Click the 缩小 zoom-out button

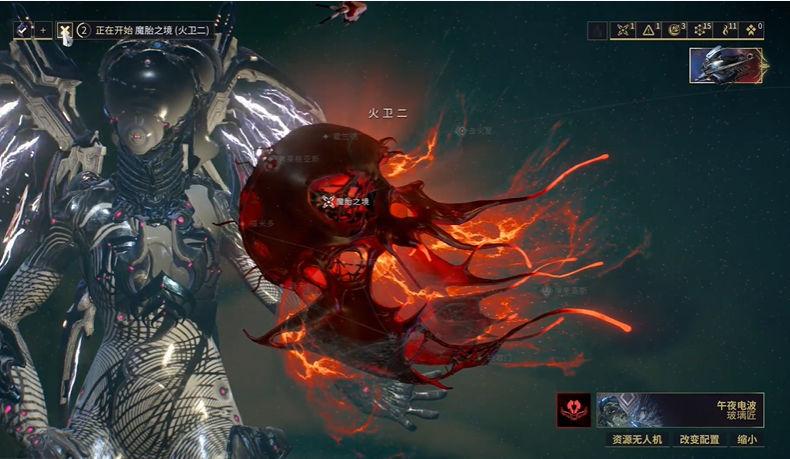747,439
